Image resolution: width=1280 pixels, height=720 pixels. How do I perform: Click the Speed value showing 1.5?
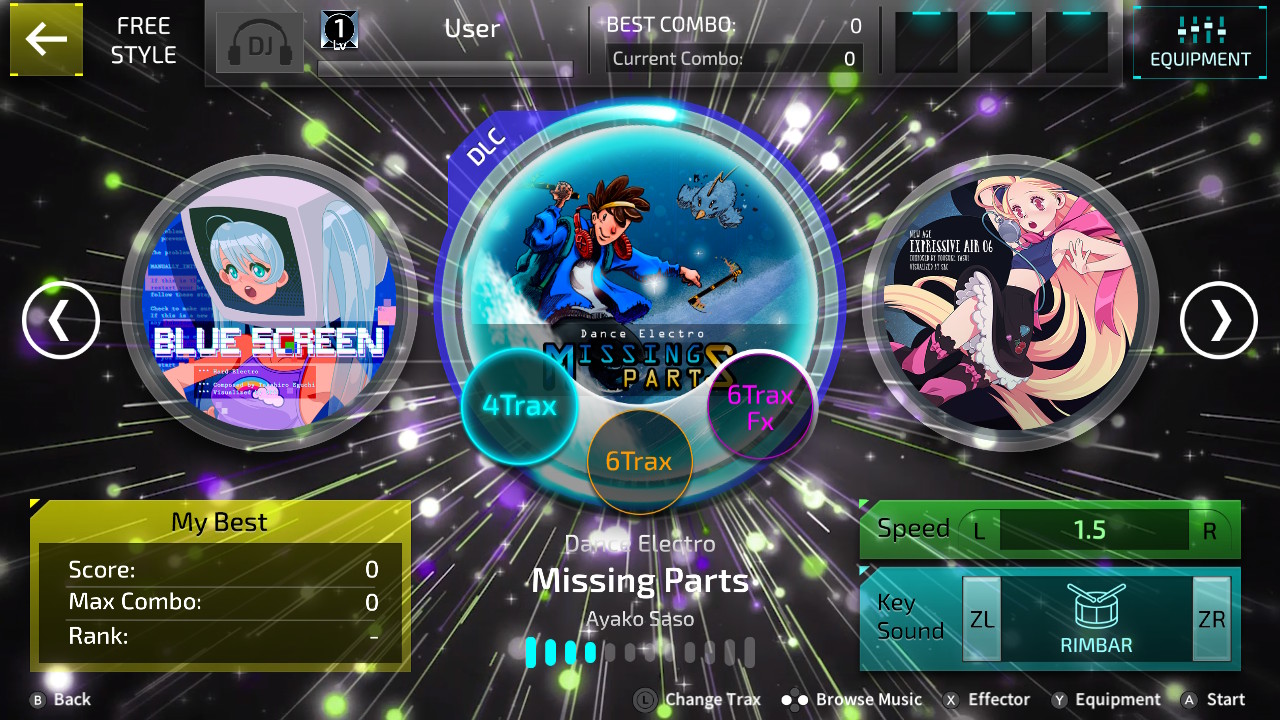(x=1093, y=530)
